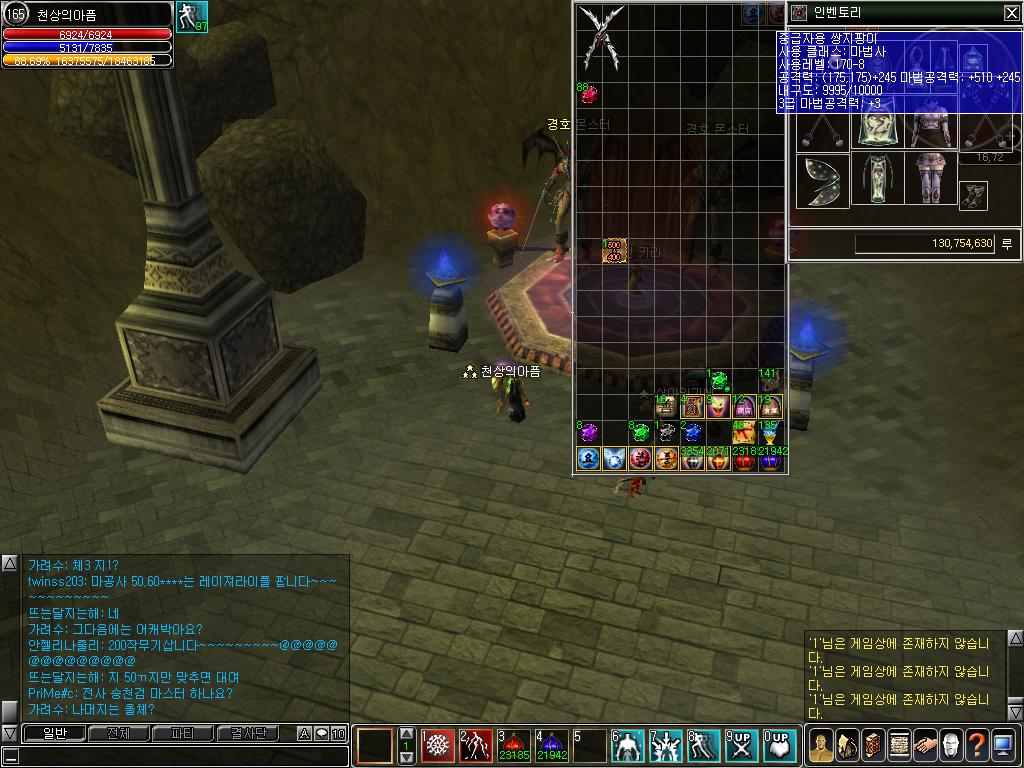
Task: Switch to the 파티 chat tab
Action: 182,734
